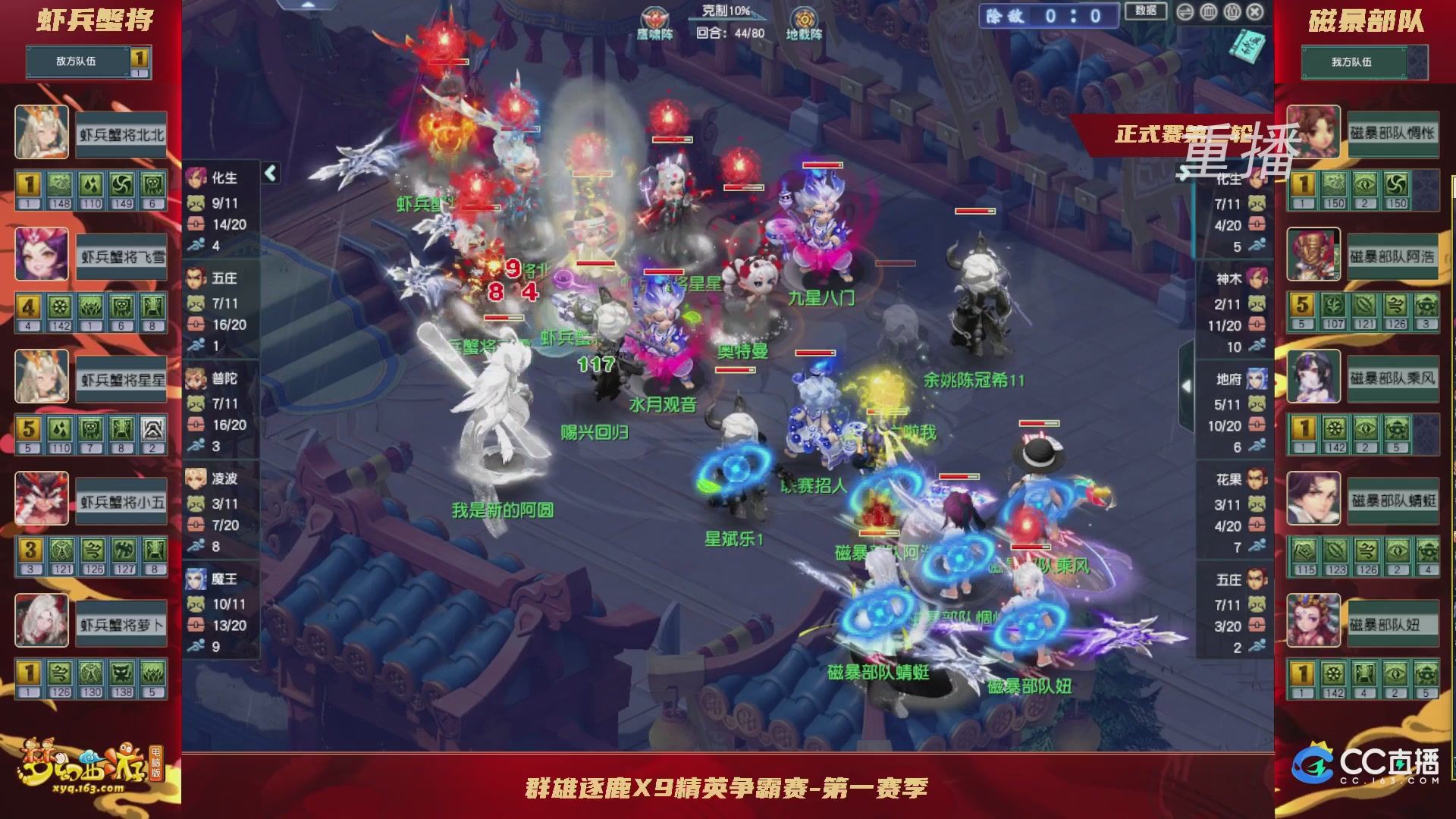Open the flag-shaped tool icon beside 数据
This screenshot has height=819, width=1456.
[1185, 11]
